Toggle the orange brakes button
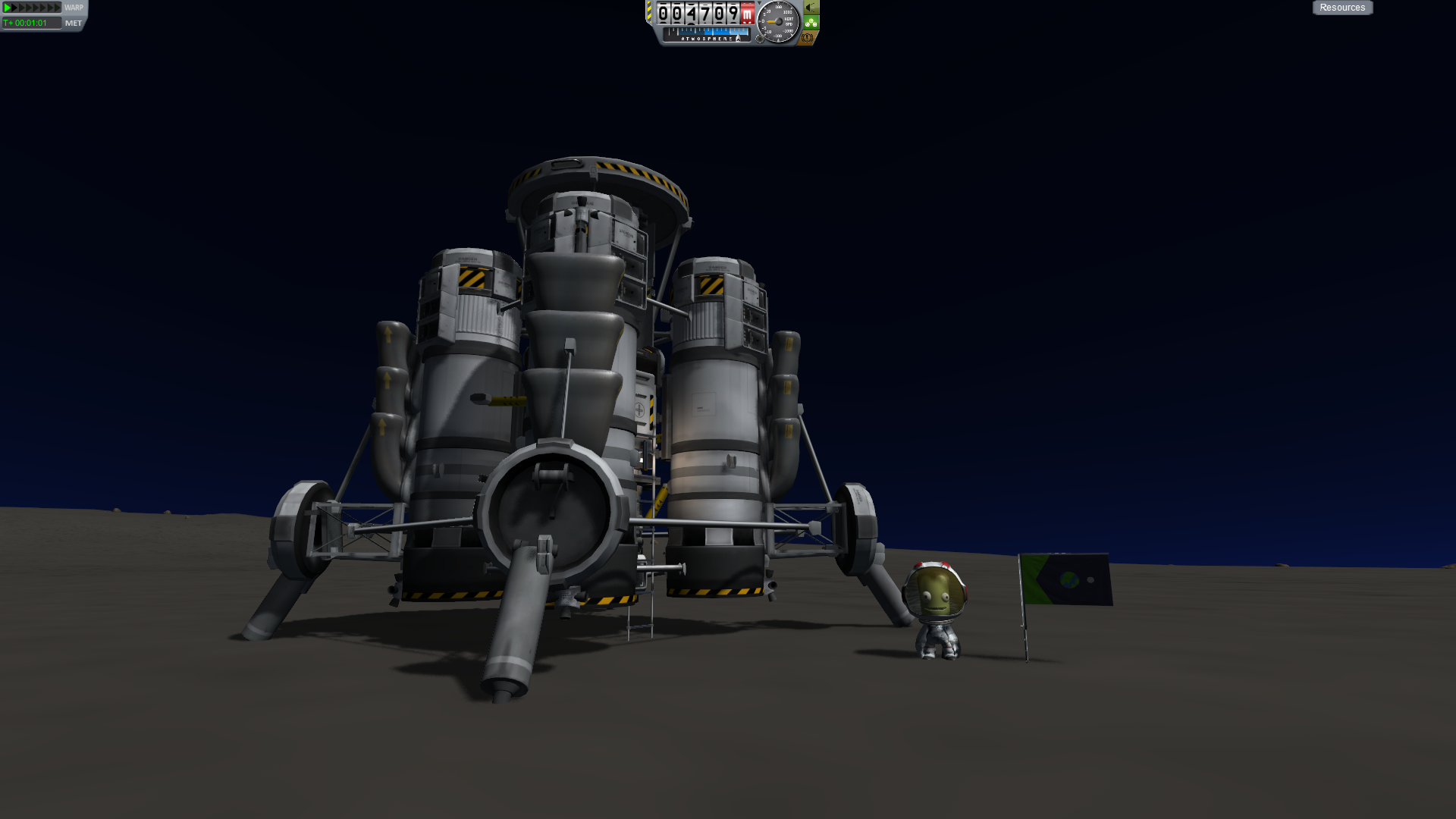This screenshot has height=819, width=1456. [808, 38]
